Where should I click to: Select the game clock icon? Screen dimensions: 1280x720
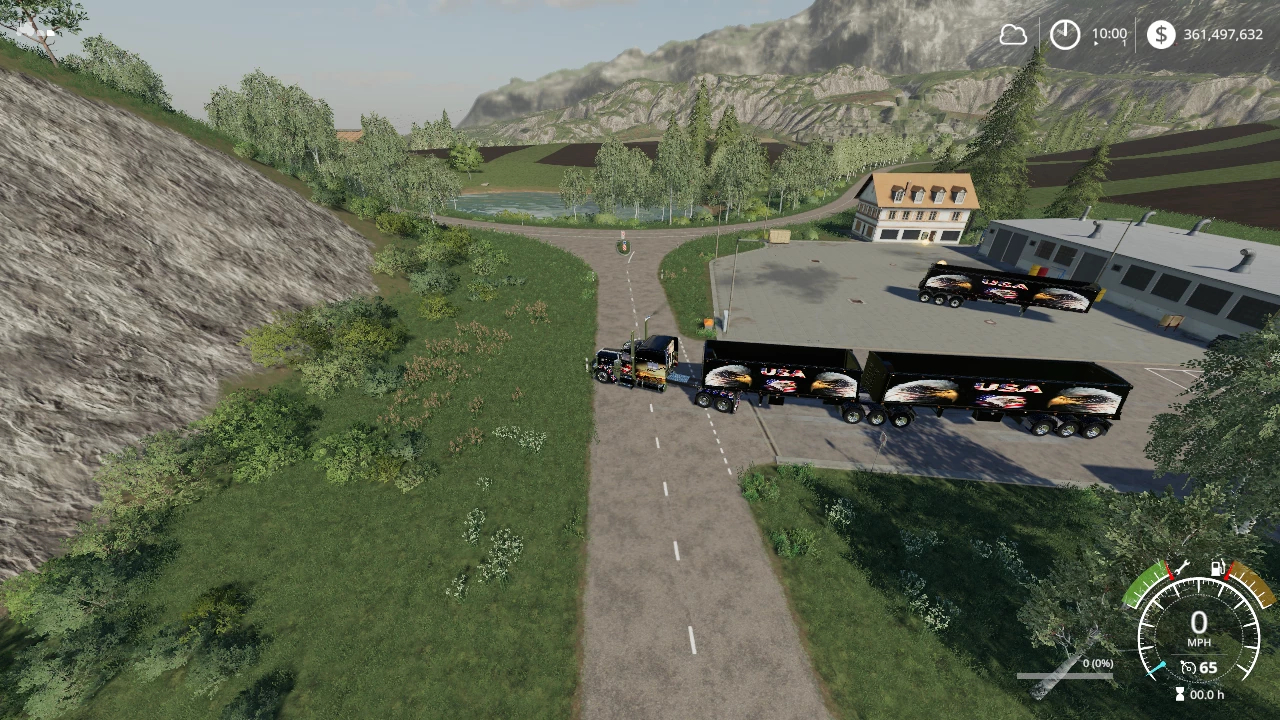coord(1064,35)
